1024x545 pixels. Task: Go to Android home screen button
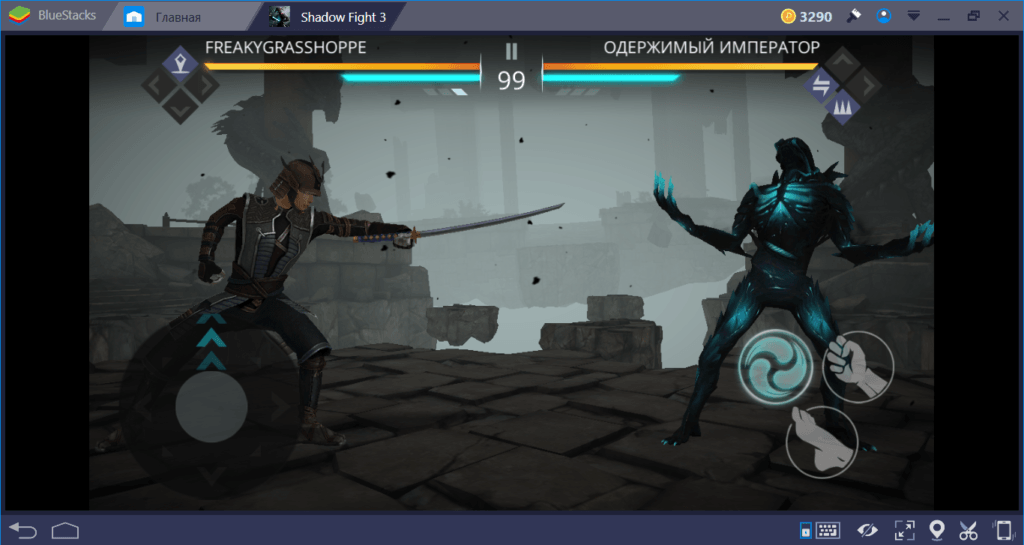point(66,529)
